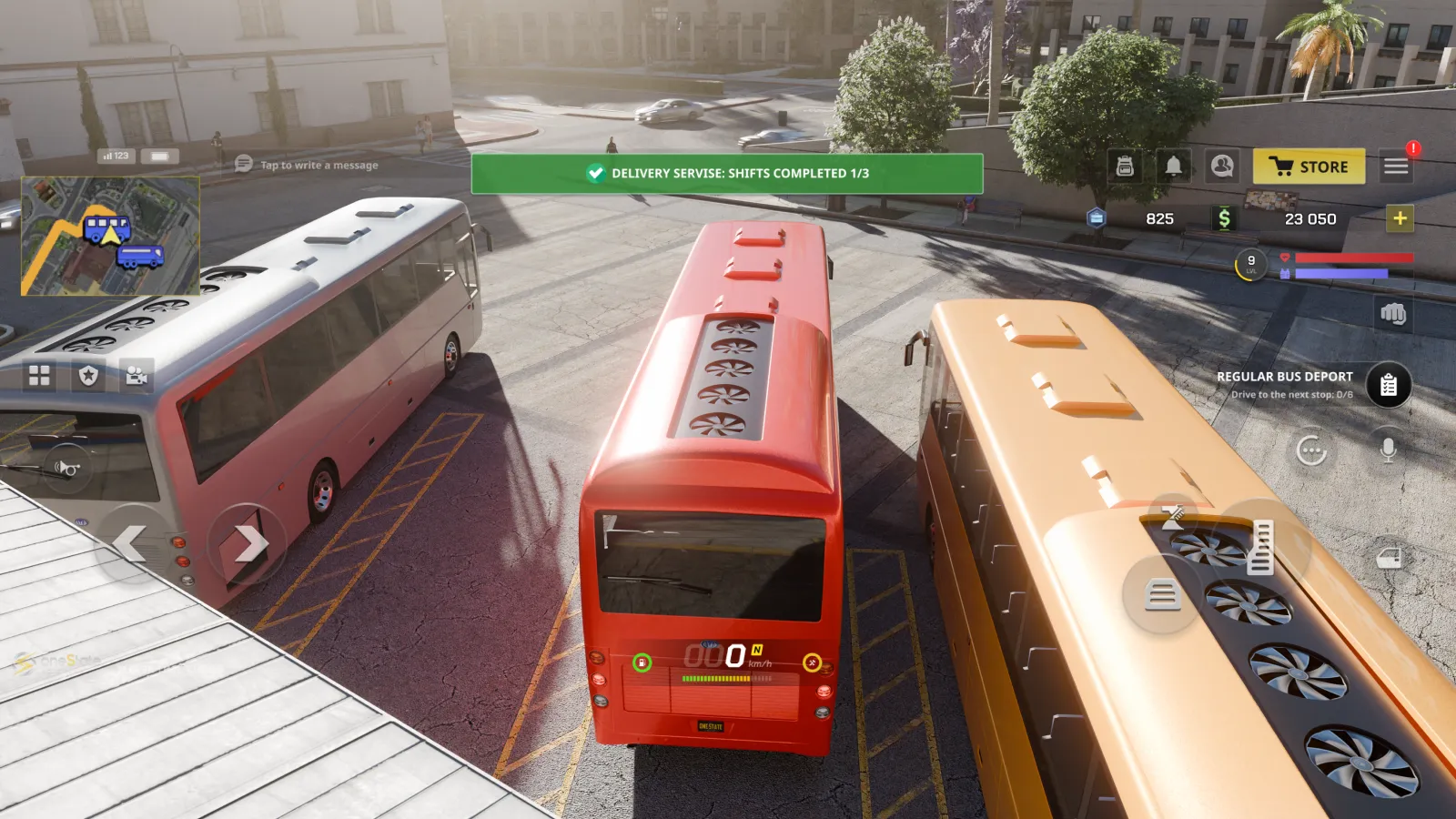Screen dimensions: 1456x819
Task: Tap to write a chat message
Action: click(x=318, y=165)
